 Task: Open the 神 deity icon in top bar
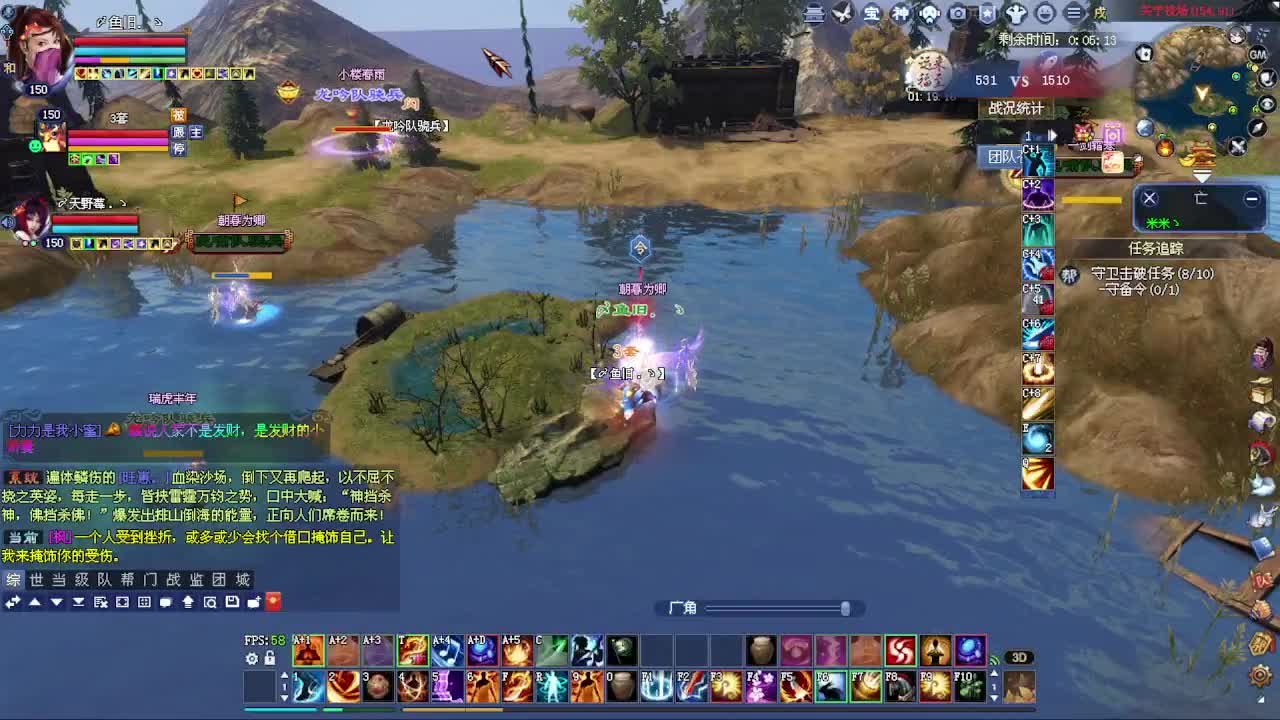pyautogui.click(x=902, y=11)
